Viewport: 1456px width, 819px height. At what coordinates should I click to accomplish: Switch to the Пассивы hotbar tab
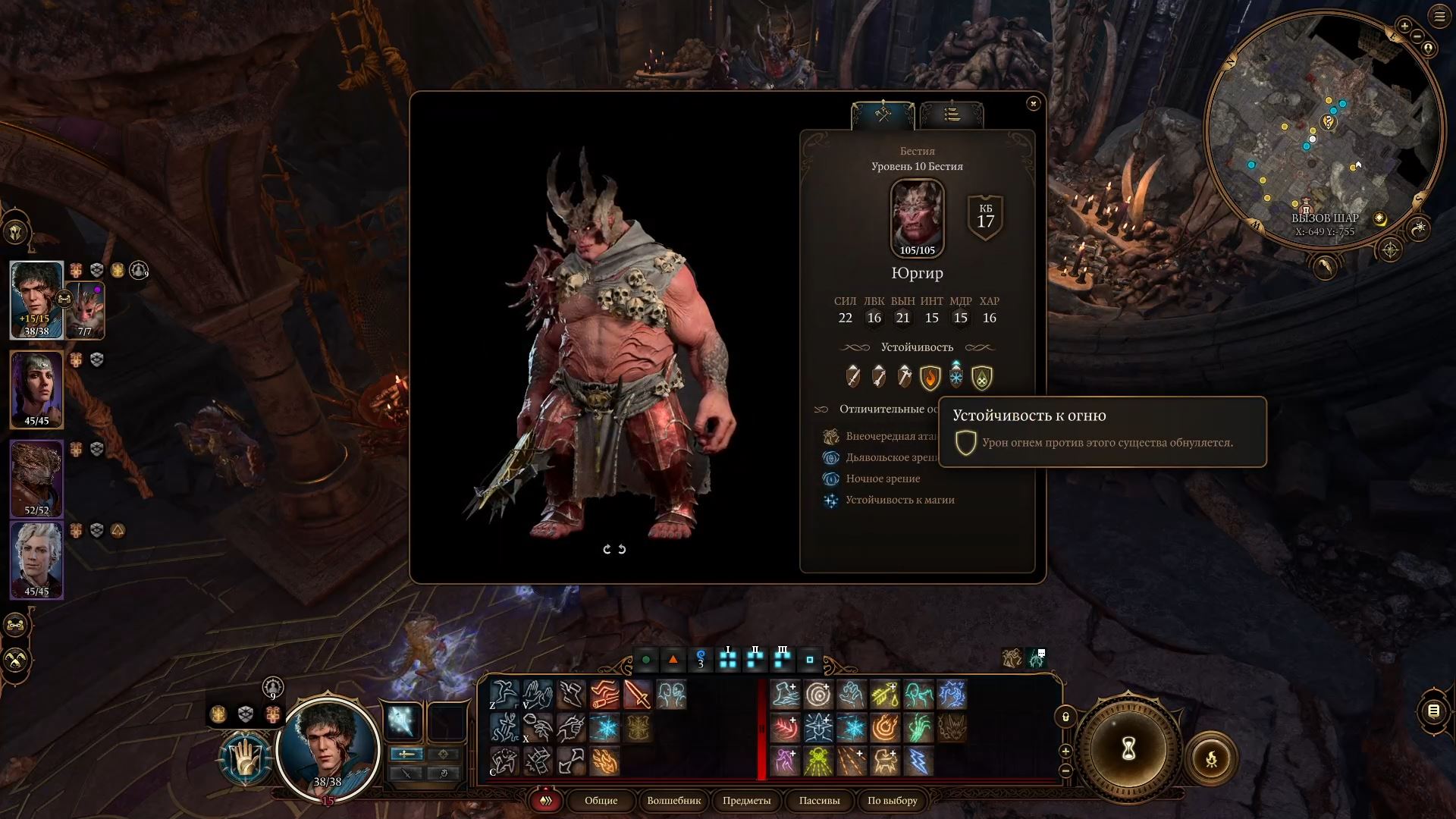[x=819, y=801]
